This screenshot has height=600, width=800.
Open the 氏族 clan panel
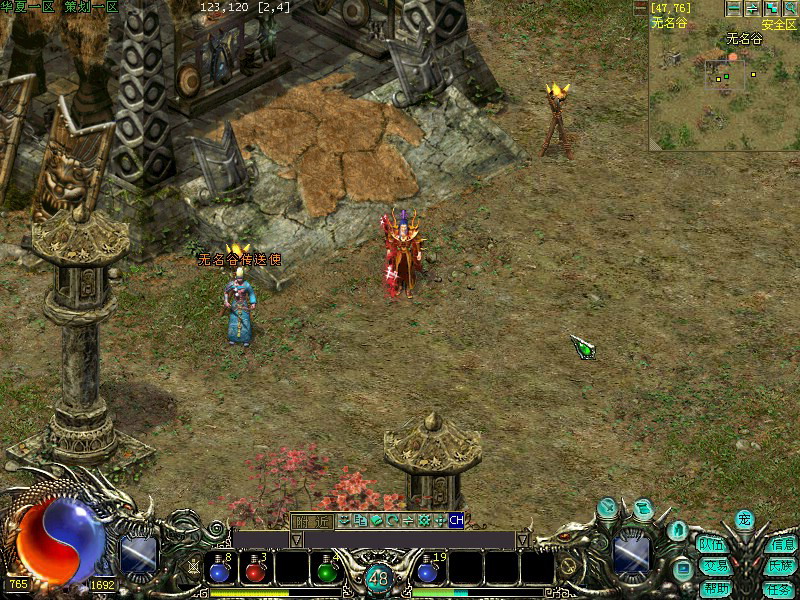(x=780, y=566)
